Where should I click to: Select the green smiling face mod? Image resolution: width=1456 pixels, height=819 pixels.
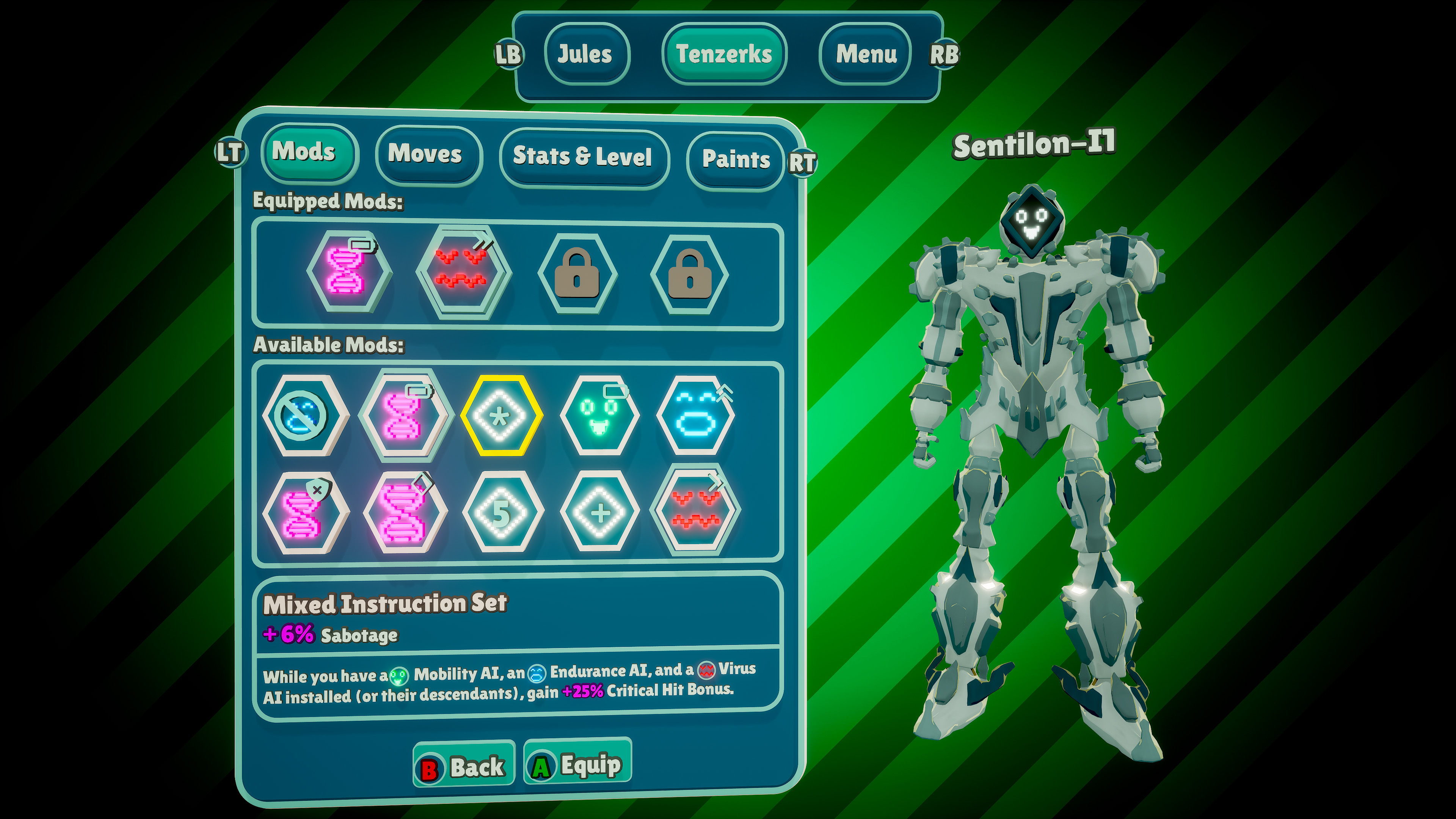(599, 416)
